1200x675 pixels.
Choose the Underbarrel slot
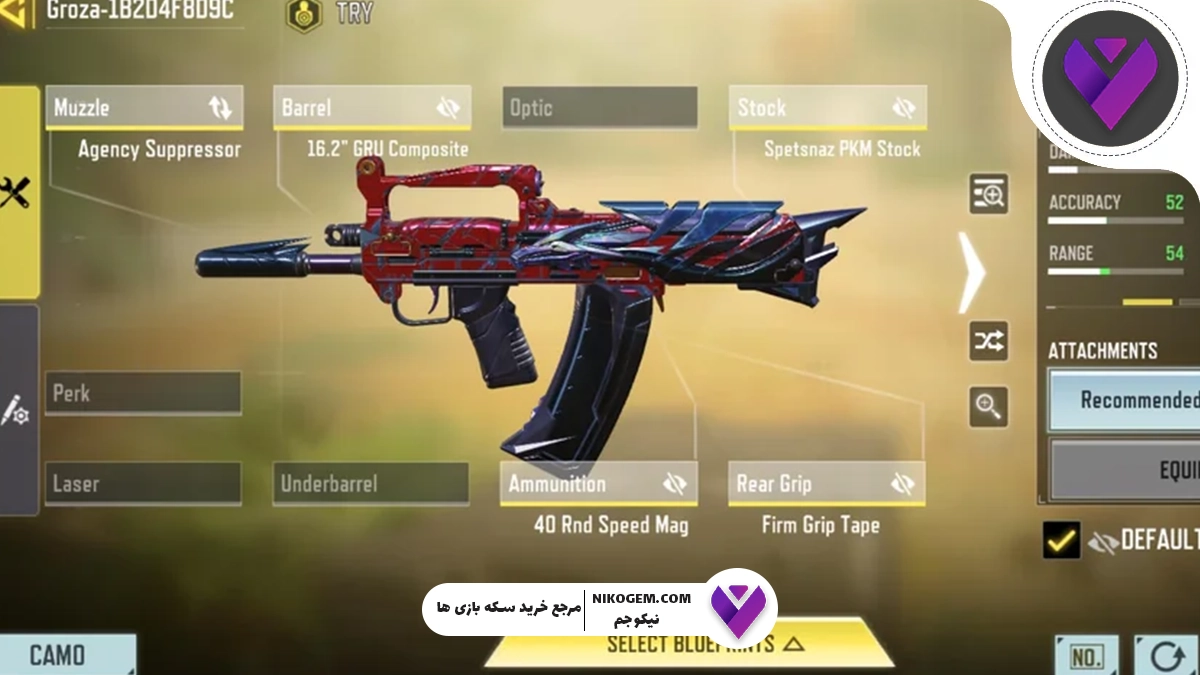(x=371, y=484)
